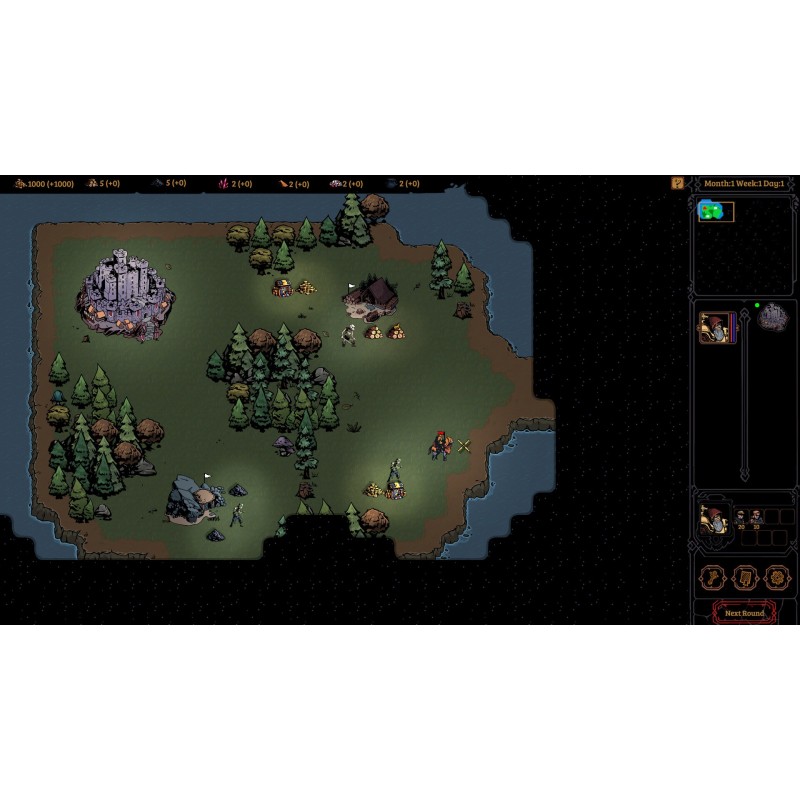Click the wrench-shaped action button
Image resolution: width=800 pixels, height=800 pixels.
pyautogui.click(x=711, y=578)
